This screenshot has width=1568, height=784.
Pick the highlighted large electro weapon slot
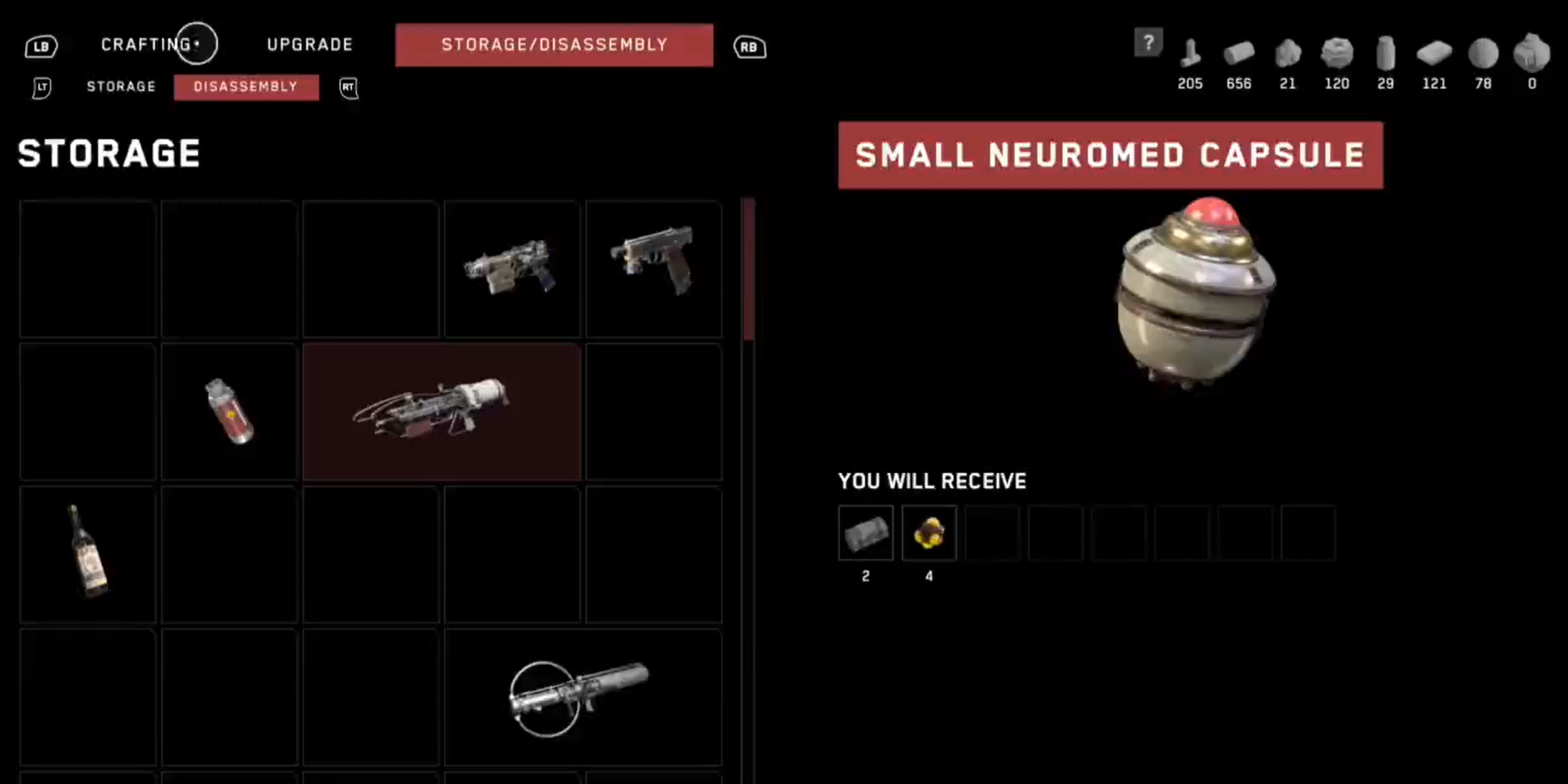[x=441, y=412]
